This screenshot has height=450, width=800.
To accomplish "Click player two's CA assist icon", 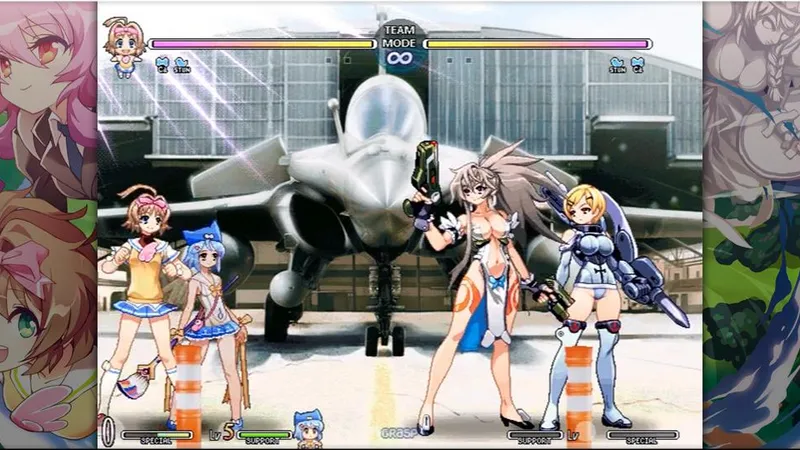I will (637, 64).
